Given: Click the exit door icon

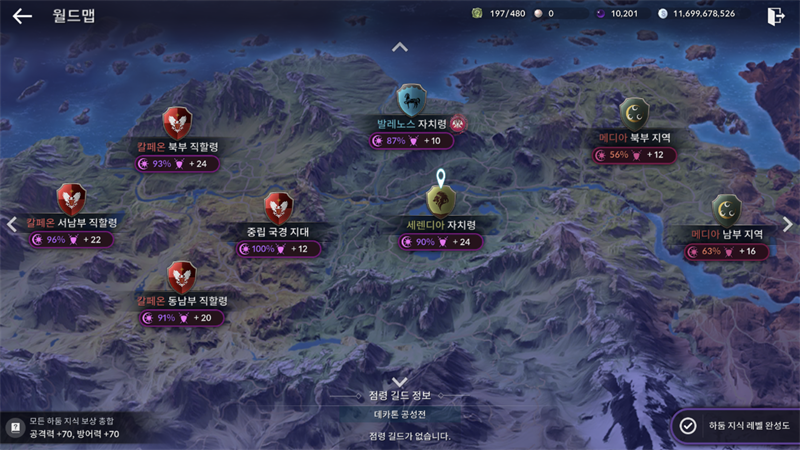Looking at the screenshot, I should (x=775, y=16).
